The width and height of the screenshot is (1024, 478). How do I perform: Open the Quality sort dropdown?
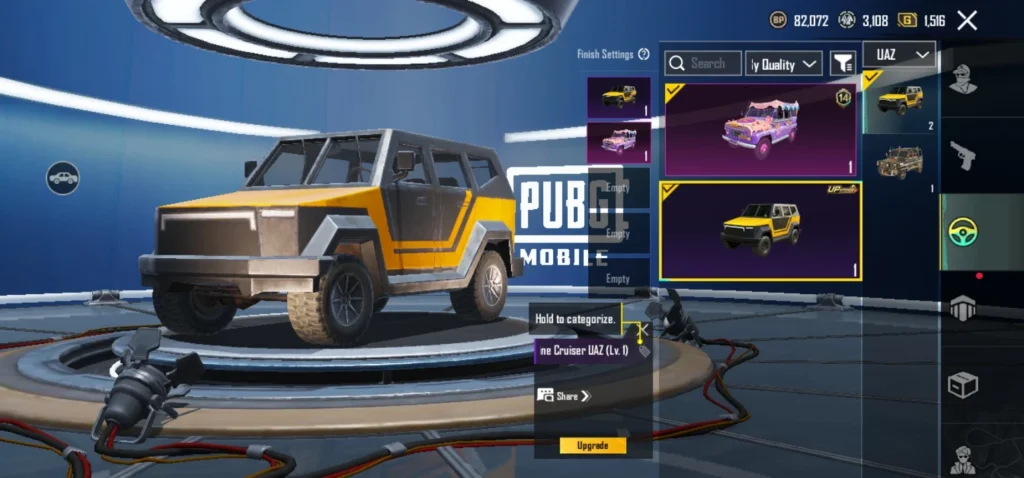click(x=785, y=64)
